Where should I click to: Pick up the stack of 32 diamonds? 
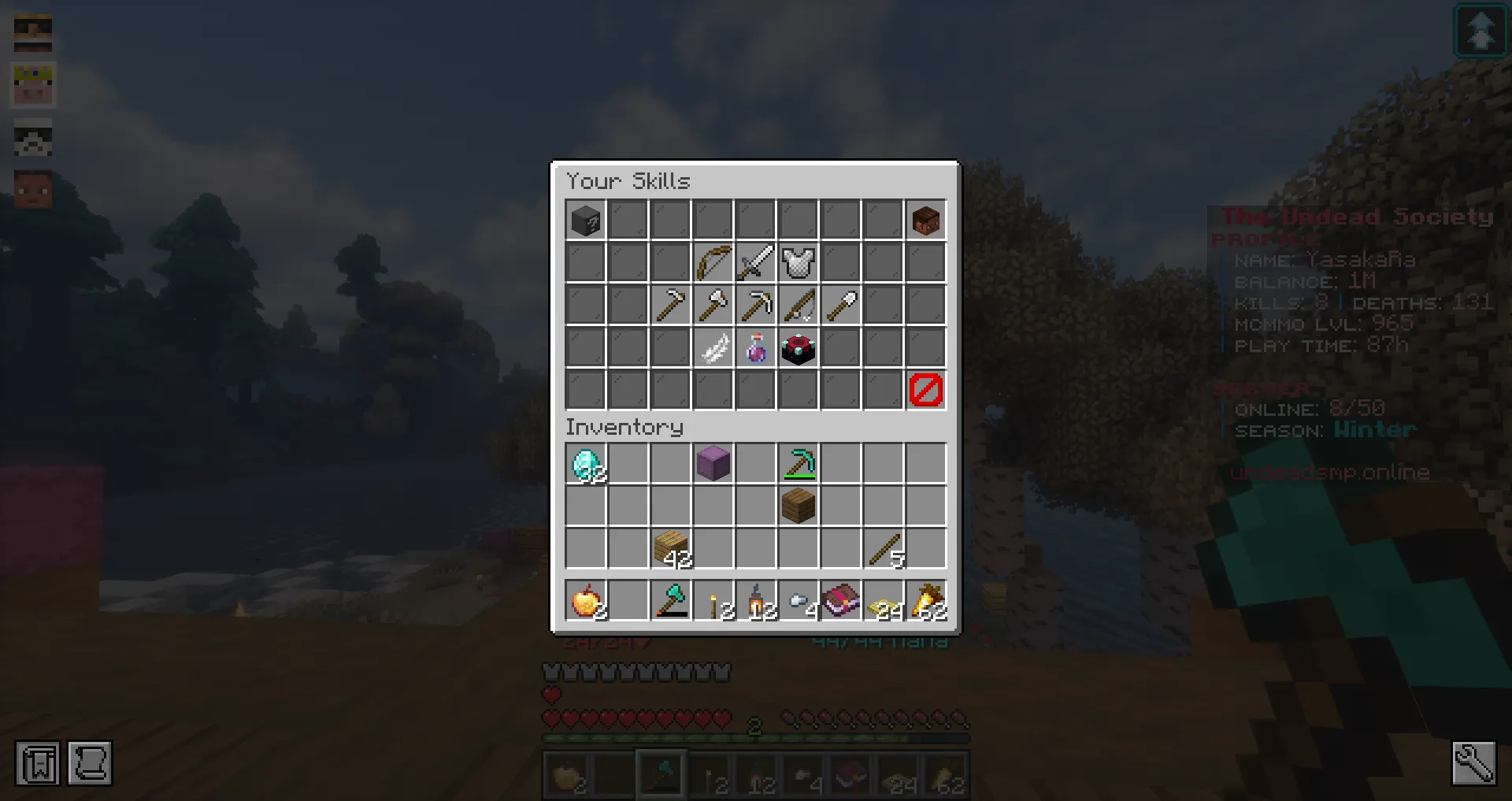586,464
